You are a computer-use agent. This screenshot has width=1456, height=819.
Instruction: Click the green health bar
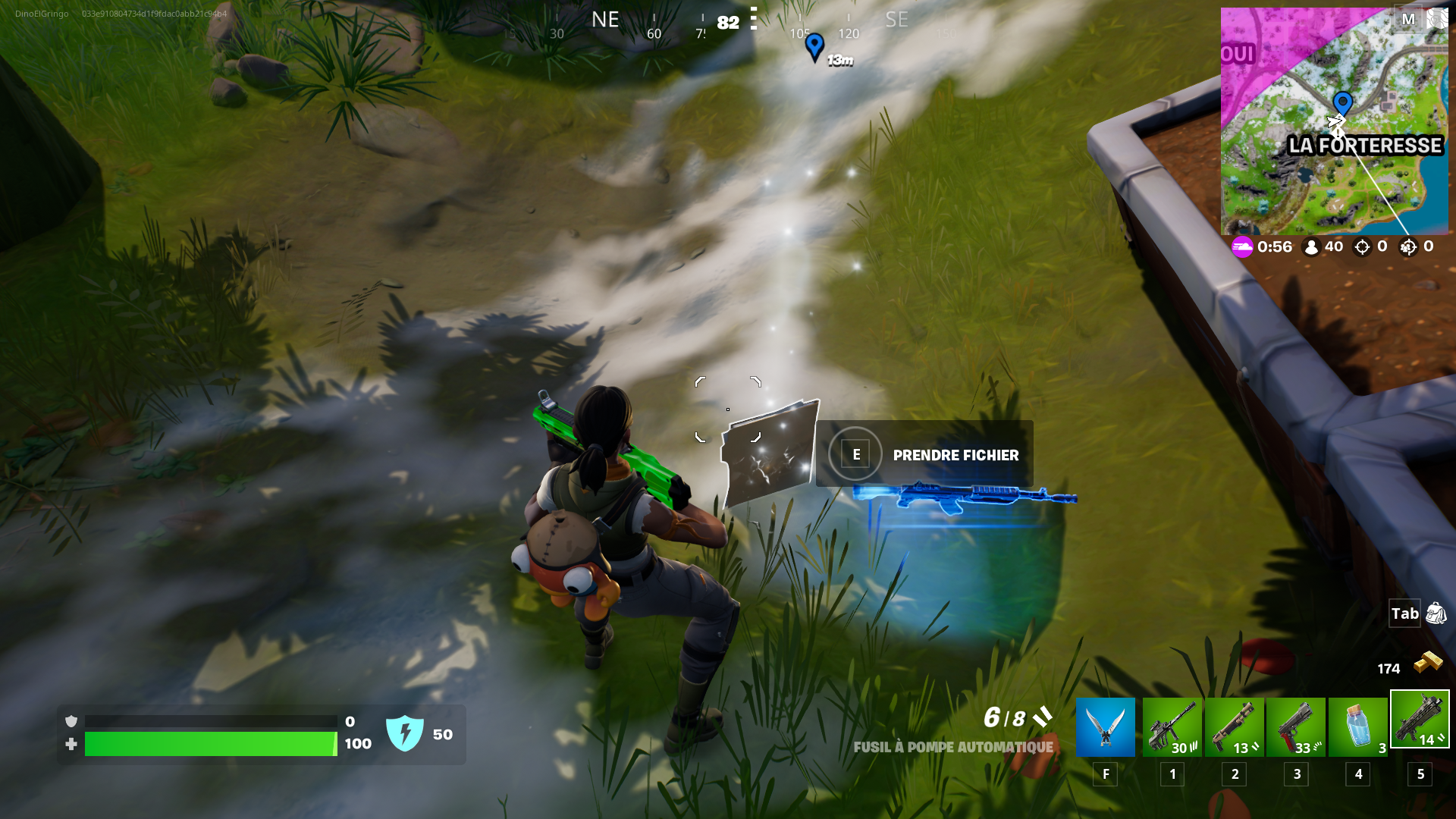tap(212, 744)
